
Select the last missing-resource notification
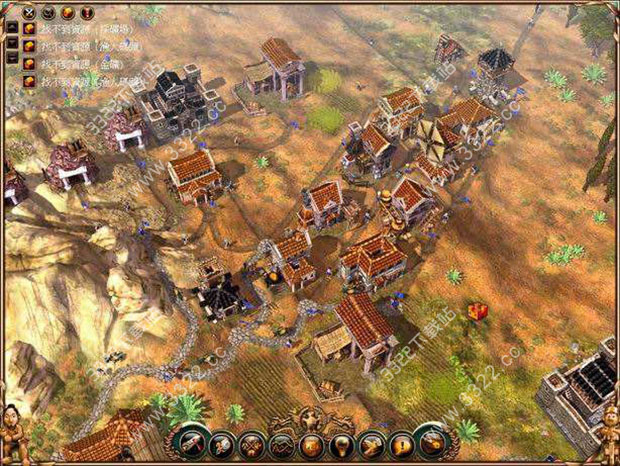coord(28,81)
